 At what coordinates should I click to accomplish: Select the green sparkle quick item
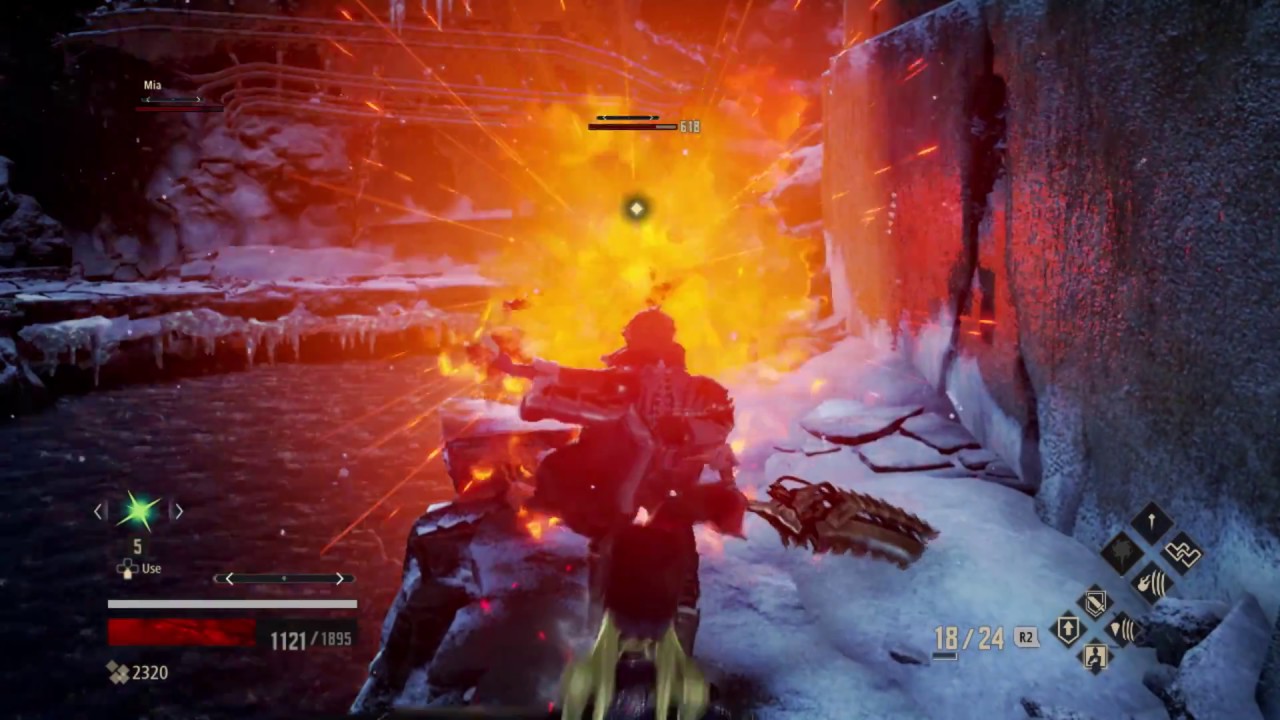click(138, 512)
